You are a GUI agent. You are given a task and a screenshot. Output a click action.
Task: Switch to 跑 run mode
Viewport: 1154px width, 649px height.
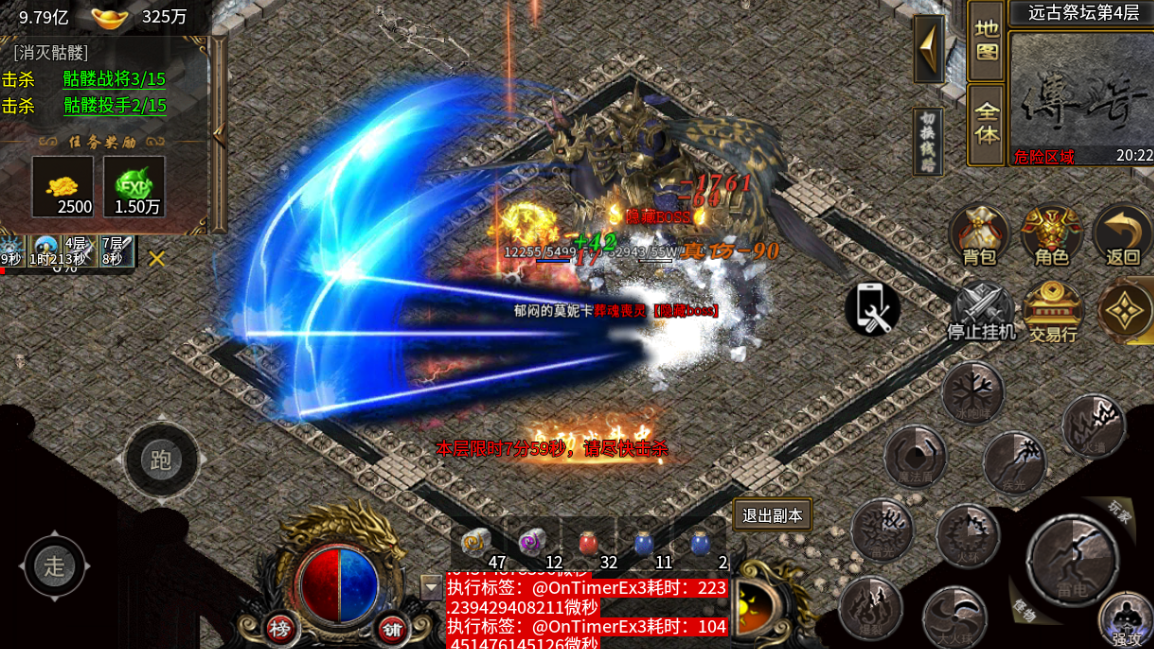click(161, 460)
